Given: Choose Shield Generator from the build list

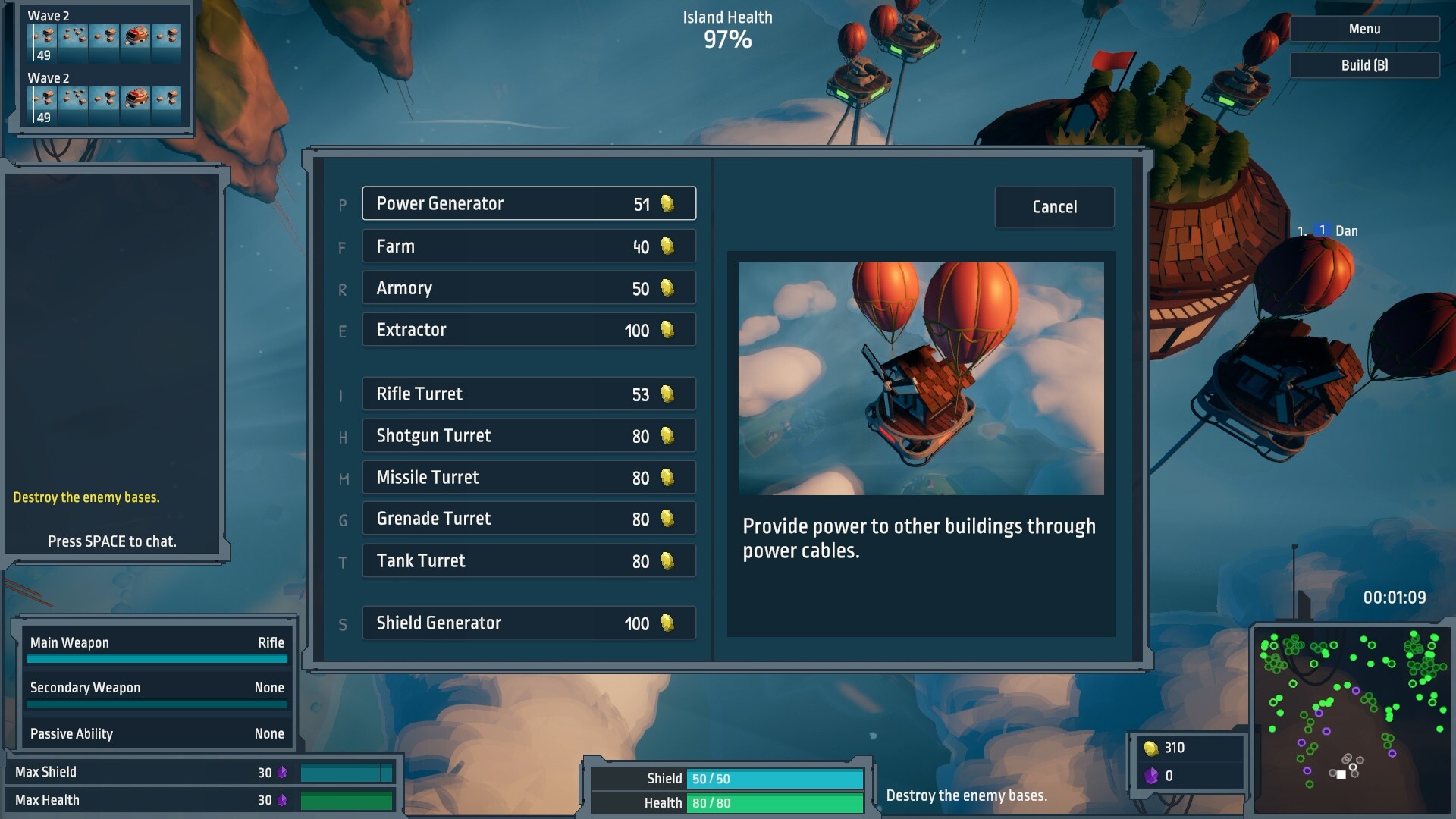Looking at the screenshot, I should click(529, 623).
